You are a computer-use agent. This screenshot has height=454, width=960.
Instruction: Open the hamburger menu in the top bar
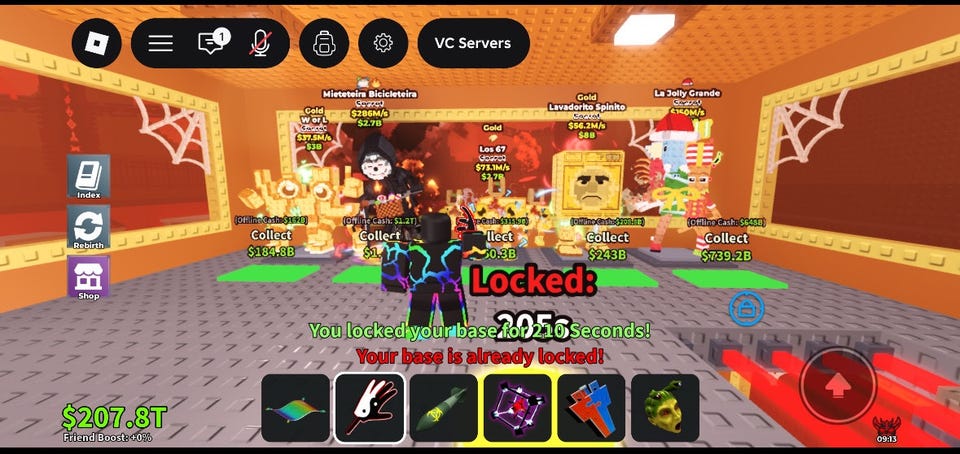pos(161,43)
